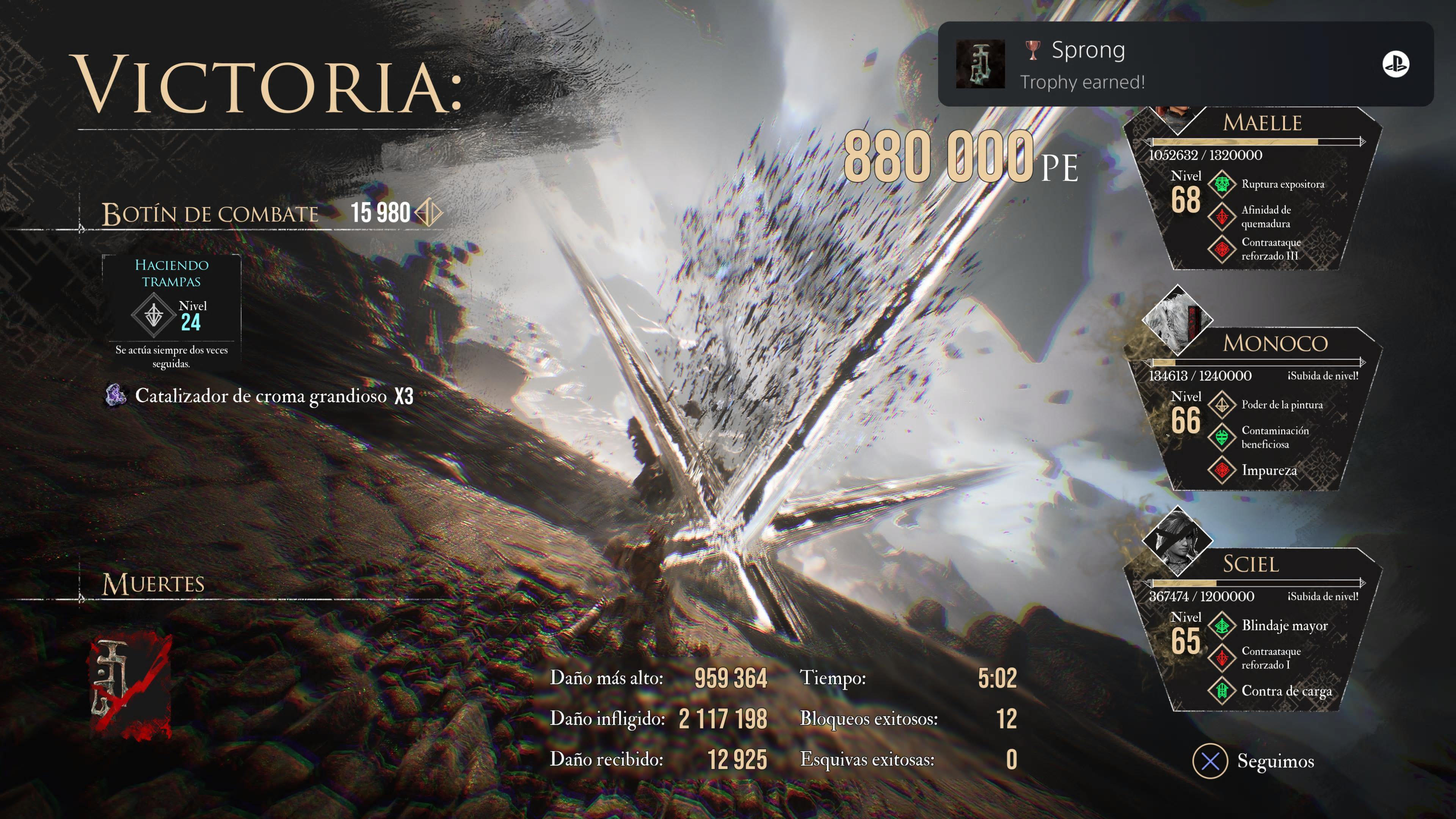Select the Haciendo trampas picto card
This screenshot has height=819, width=1456.
171,311
